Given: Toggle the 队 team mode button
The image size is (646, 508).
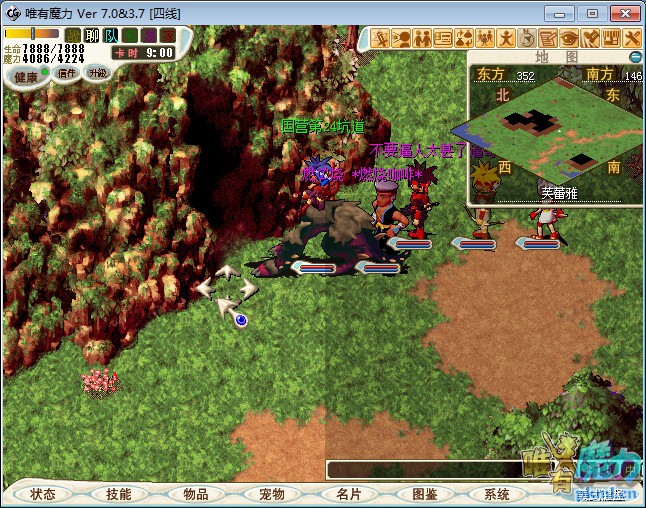Looking at the screenshot, I should 111,36.
